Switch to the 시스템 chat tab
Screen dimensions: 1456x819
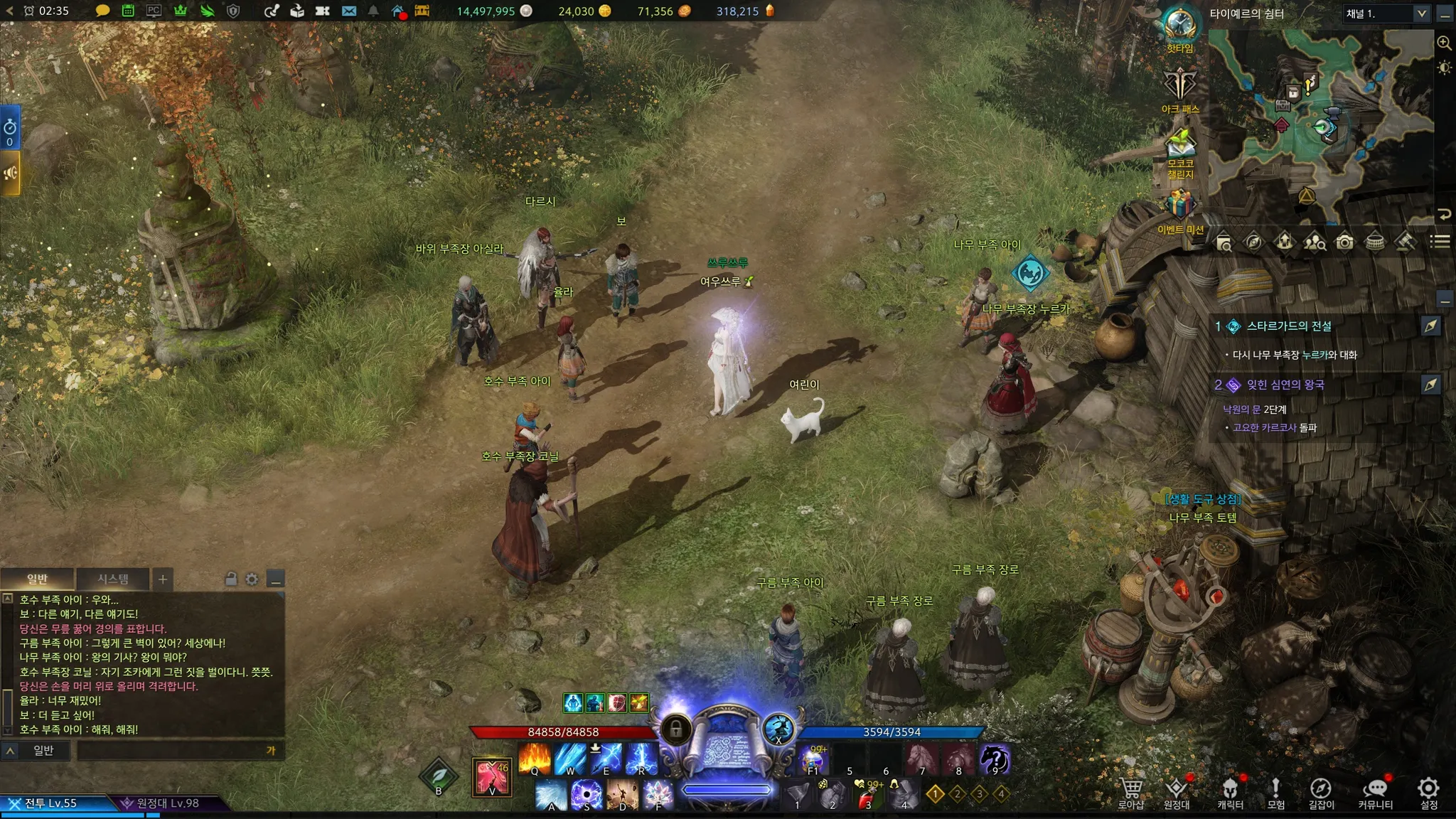[x=113, y=579]
